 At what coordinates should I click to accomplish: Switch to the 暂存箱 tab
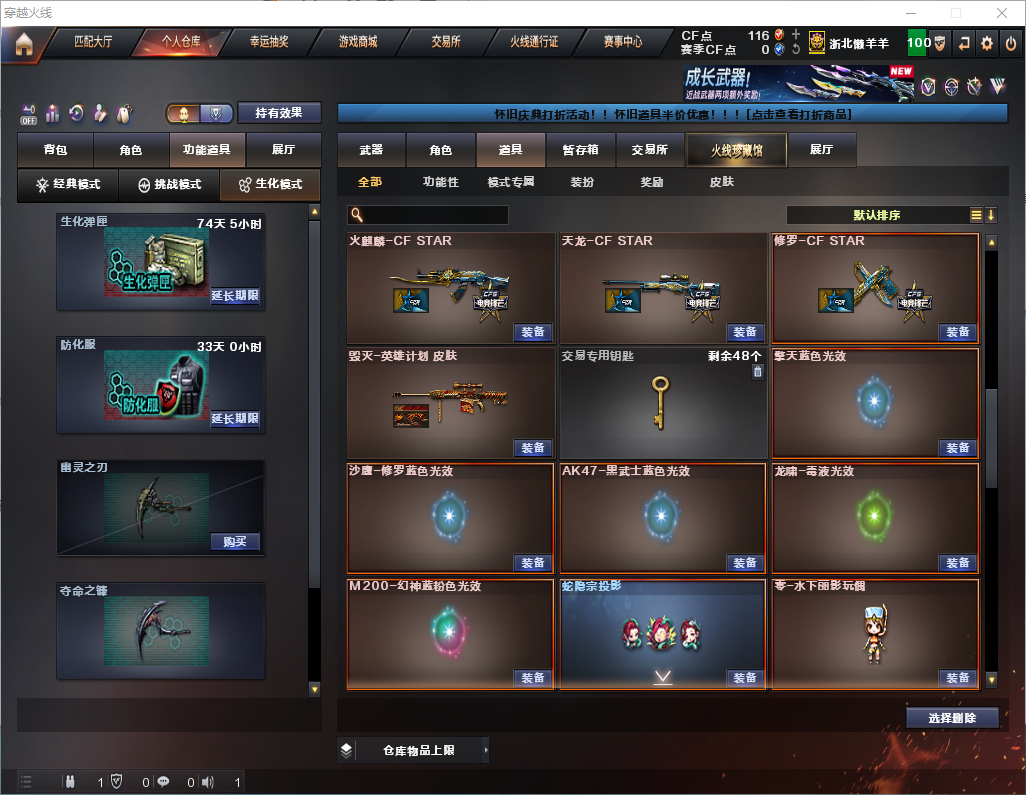[x=580, y=150]
